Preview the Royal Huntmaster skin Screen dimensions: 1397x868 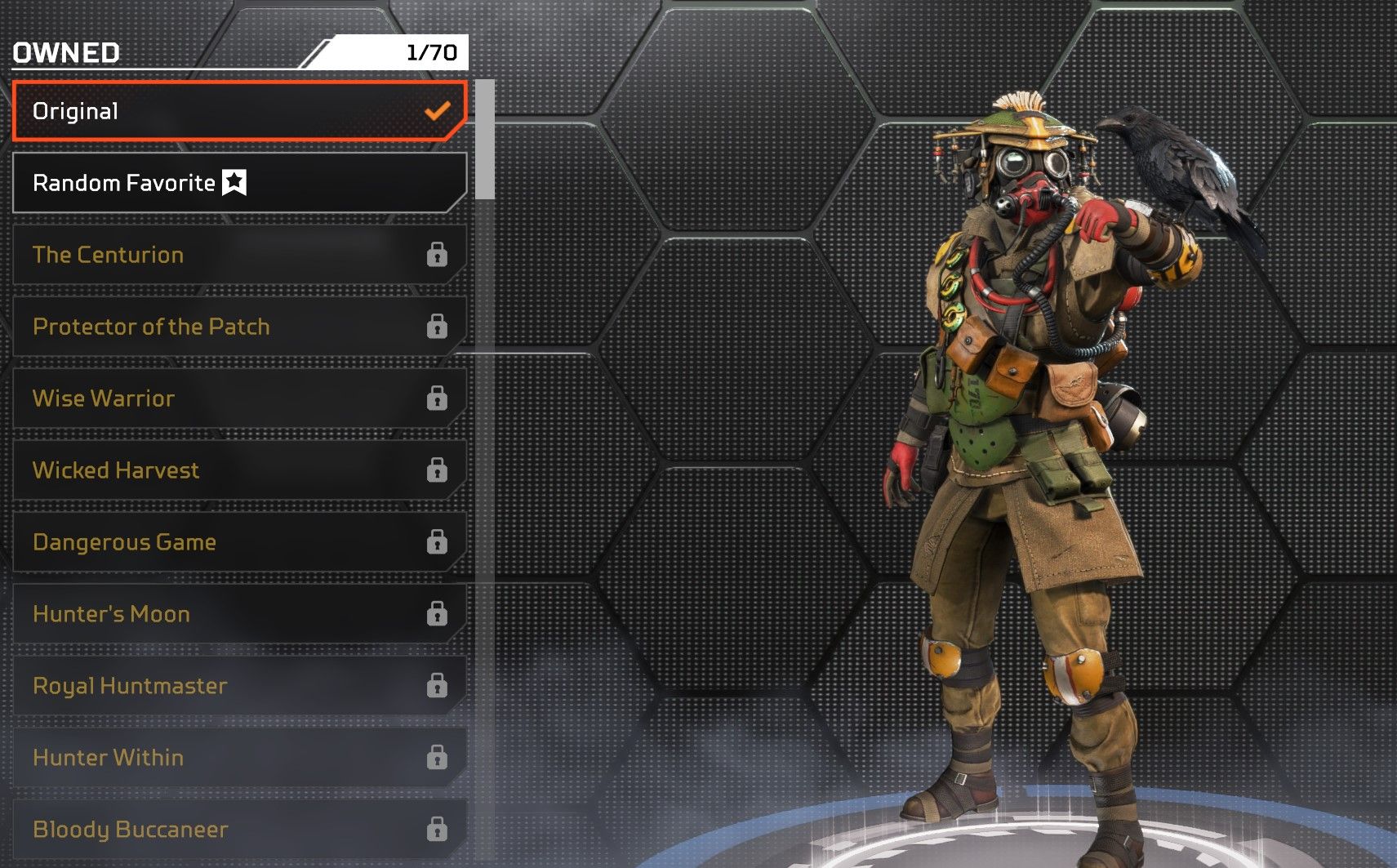coord(239,686)
